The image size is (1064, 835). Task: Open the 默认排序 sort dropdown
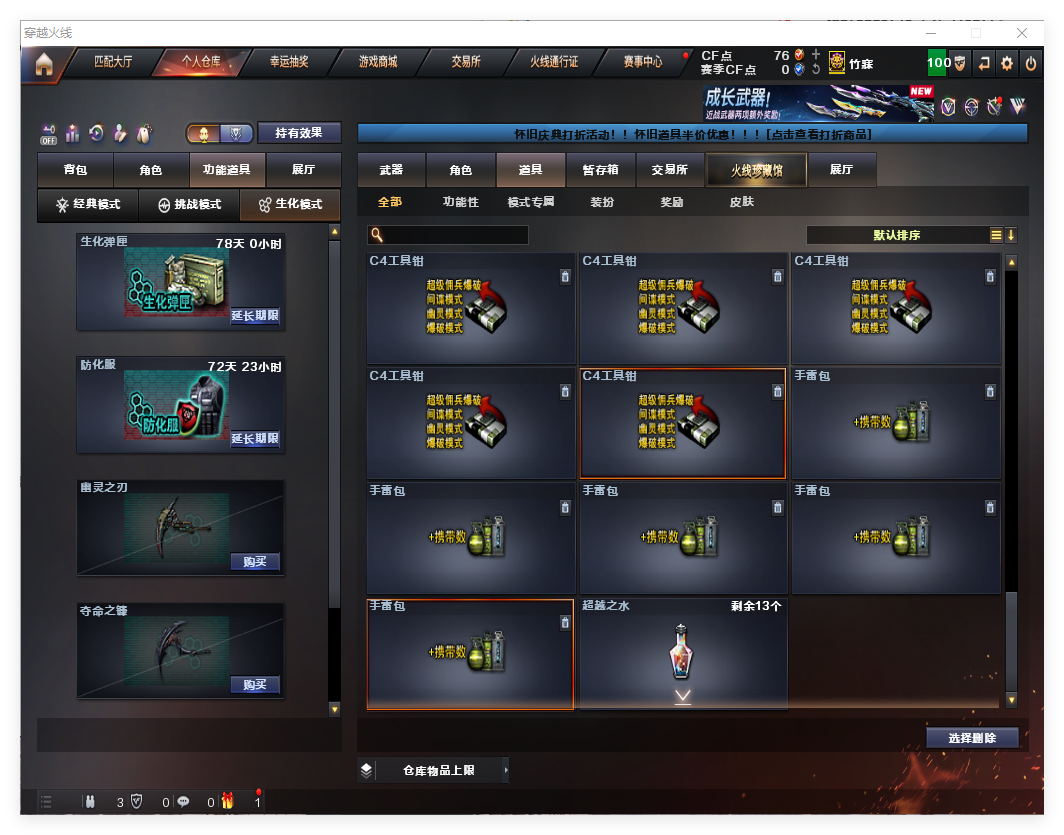[x=897, y=235]
